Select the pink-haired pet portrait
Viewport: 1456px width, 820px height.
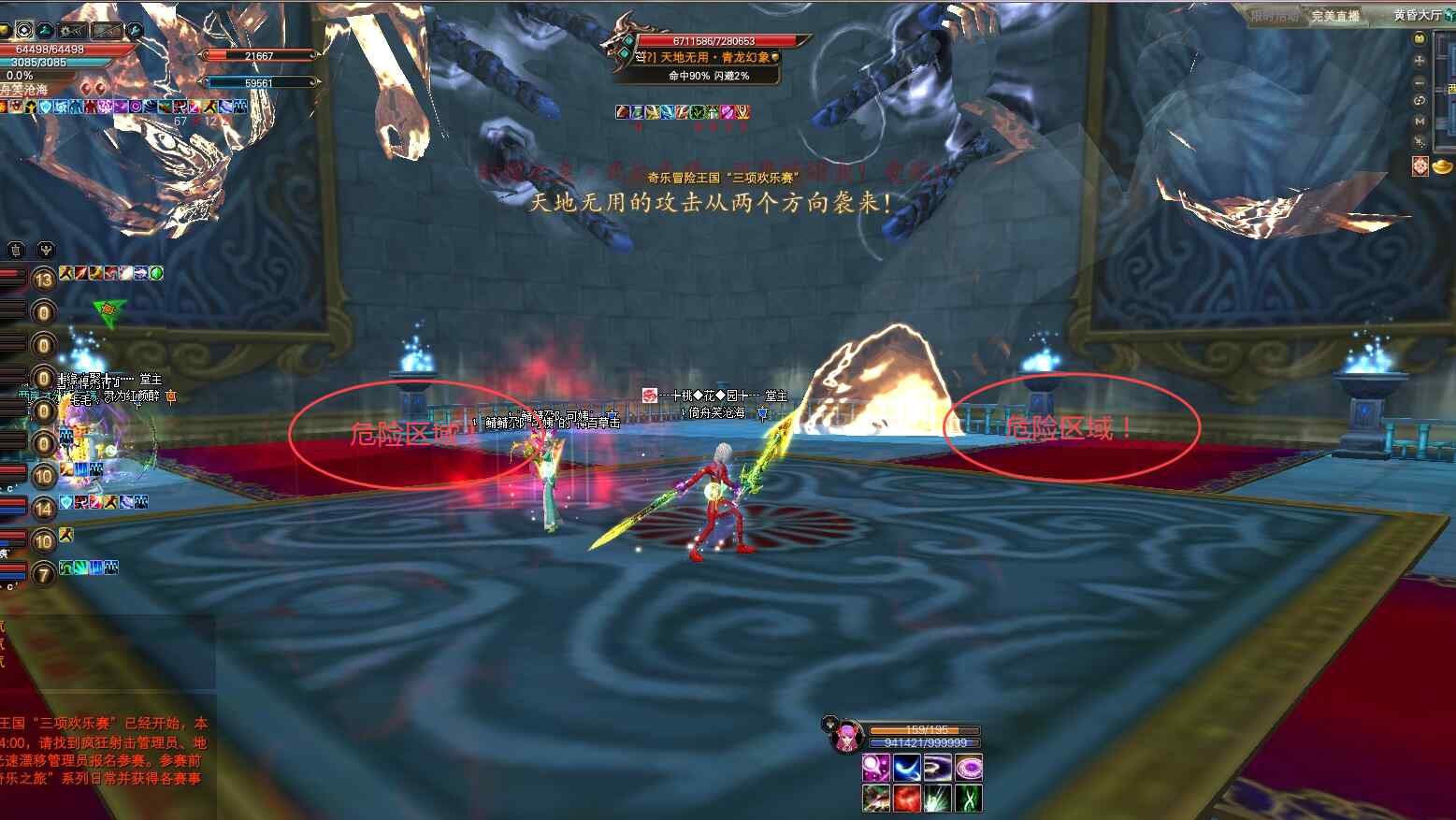[x=847, y=736]
